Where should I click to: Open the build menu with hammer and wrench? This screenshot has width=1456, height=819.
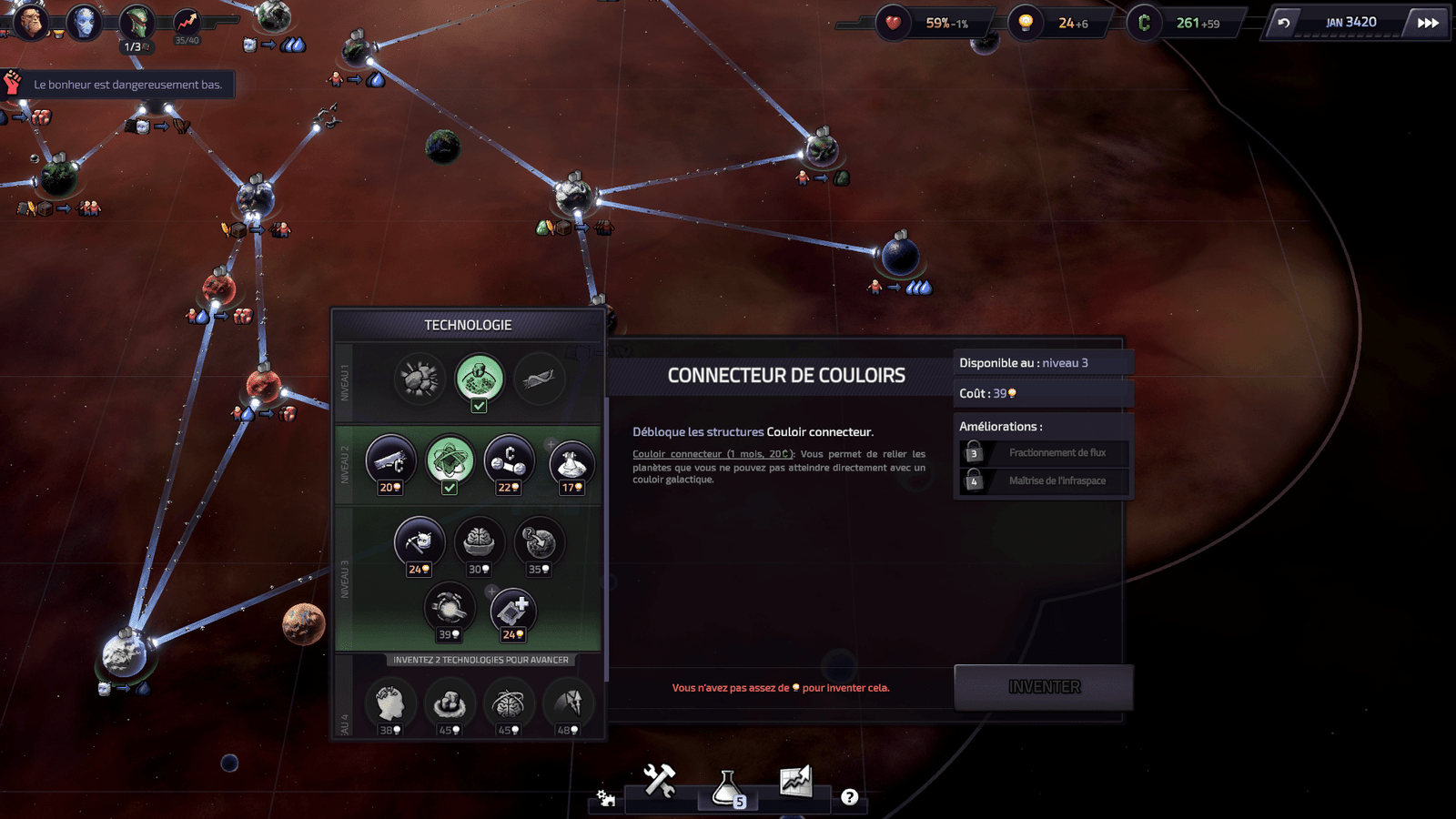pyautogui.click(x=660, y=781)
